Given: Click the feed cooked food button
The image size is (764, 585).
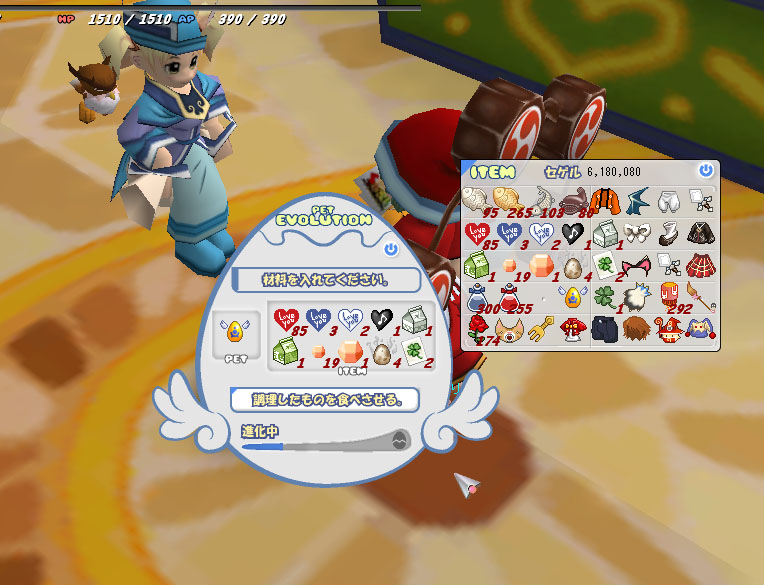Looking at the screenshot, I should click(x=324, y=400).
